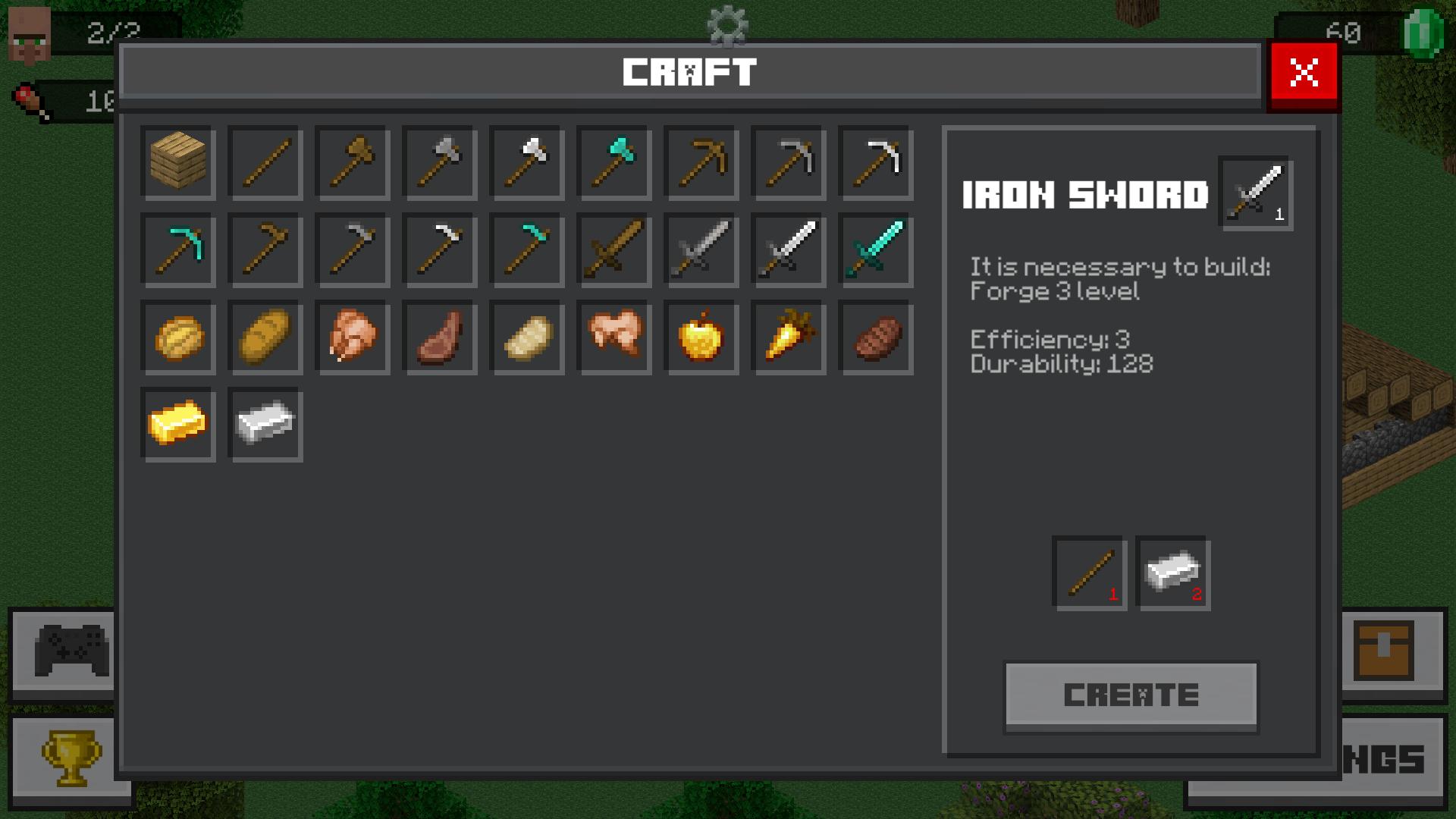1456x819 pixels.
Task: Pick the cooked chicken recipe
Action: tap(353, 337)
